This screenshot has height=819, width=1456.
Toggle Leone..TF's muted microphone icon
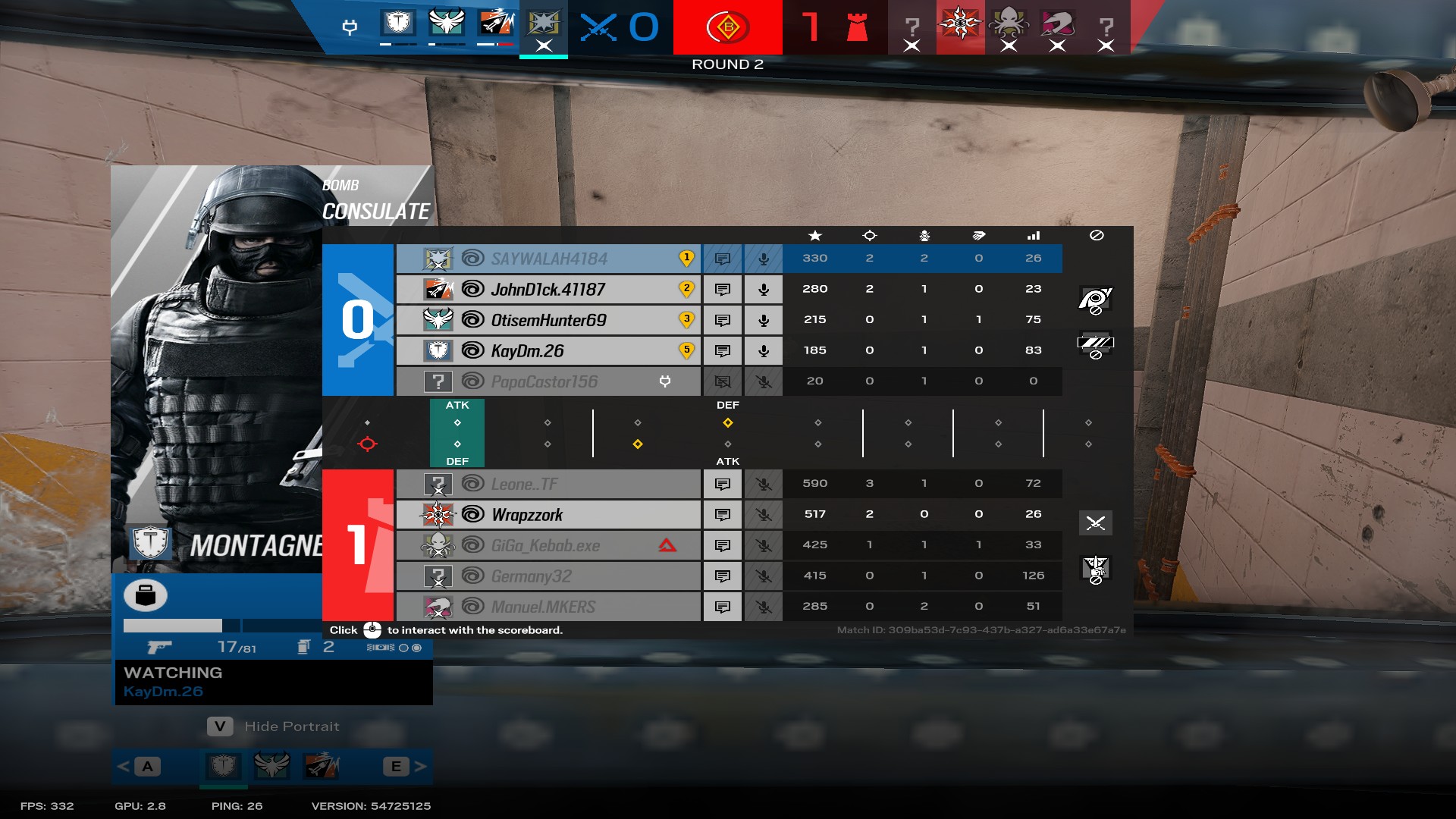(x=763, y=483)
